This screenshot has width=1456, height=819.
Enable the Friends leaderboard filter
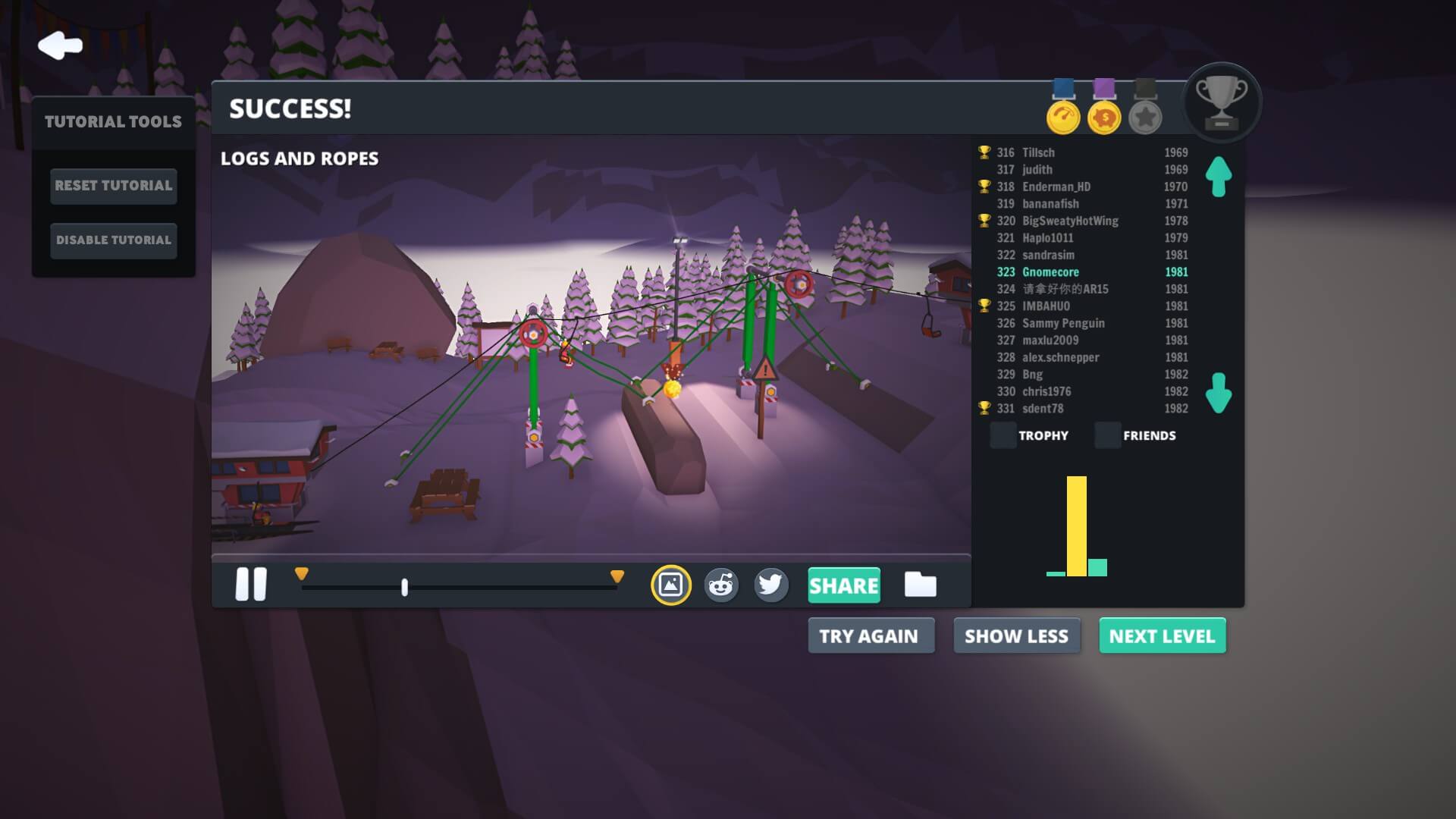pyautogui.click(x=1108, y=435)
